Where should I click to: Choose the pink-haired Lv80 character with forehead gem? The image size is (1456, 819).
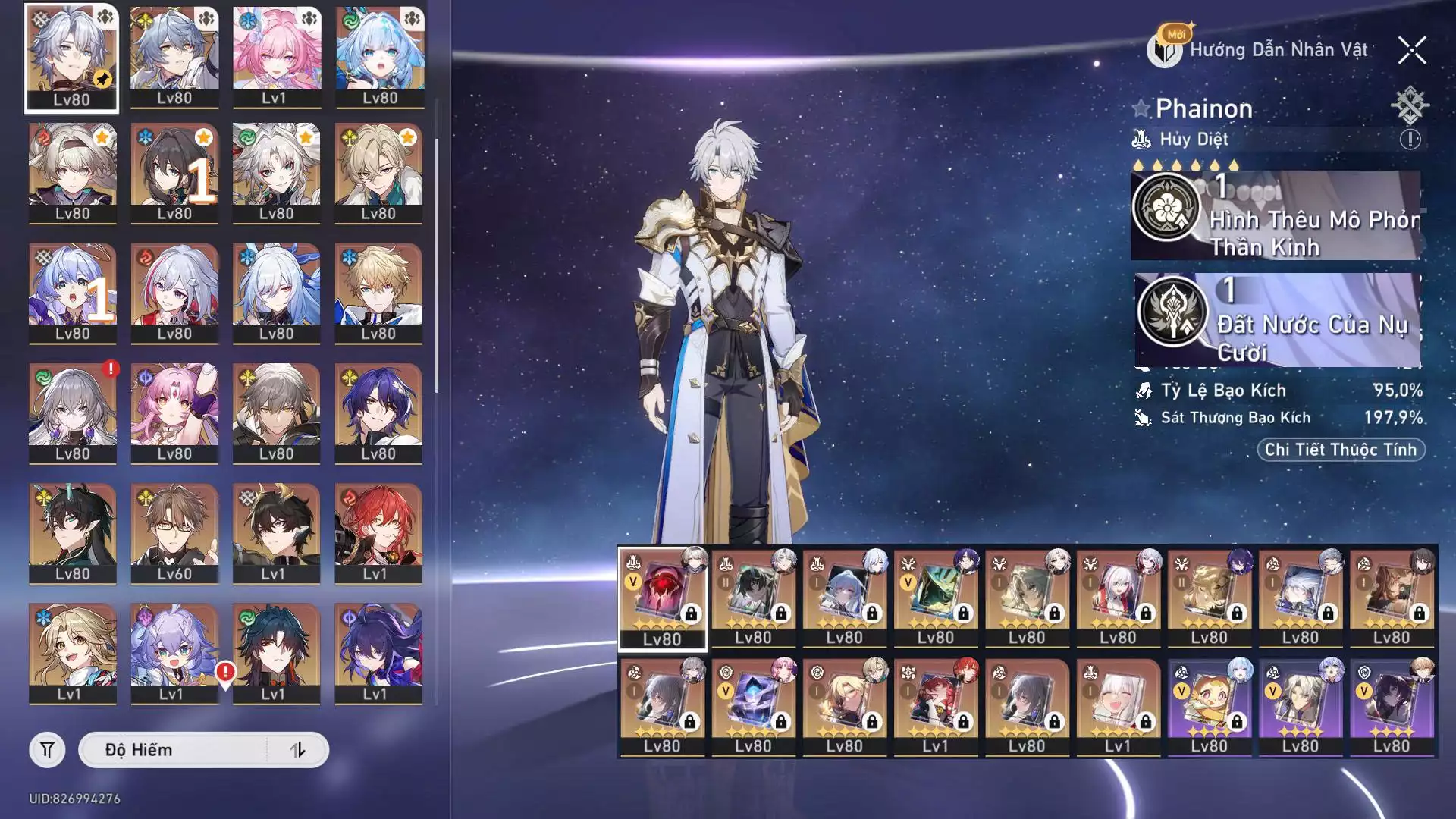coord(174,413)
